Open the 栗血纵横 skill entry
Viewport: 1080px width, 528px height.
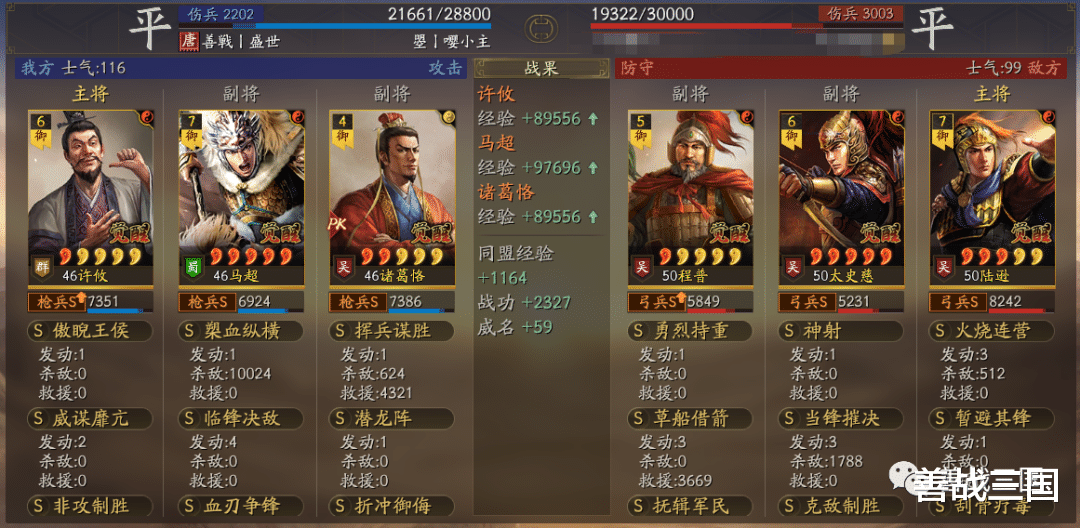240,331
